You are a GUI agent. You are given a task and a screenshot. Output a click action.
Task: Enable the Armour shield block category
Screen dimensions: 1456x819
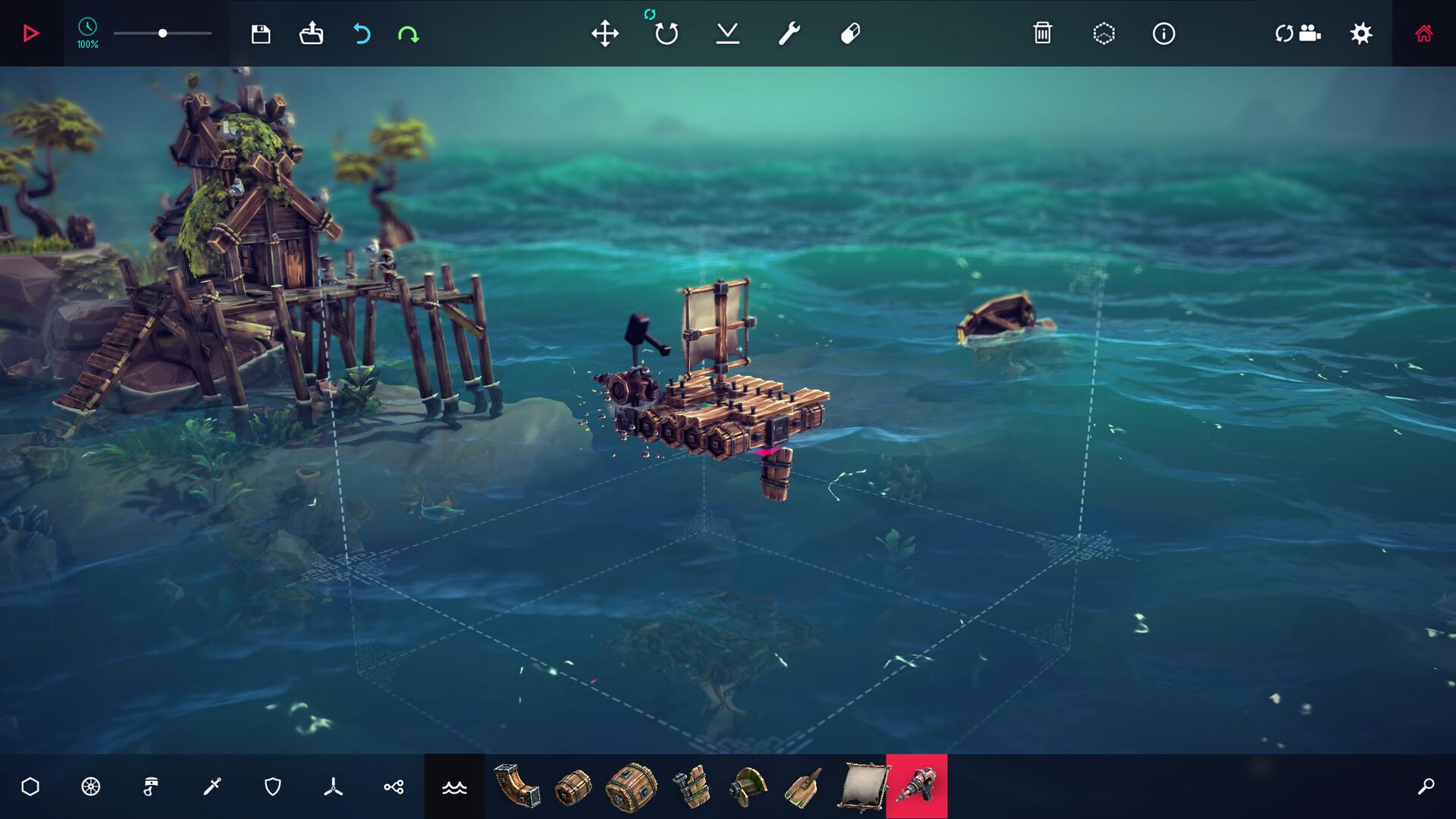[273, 786]
